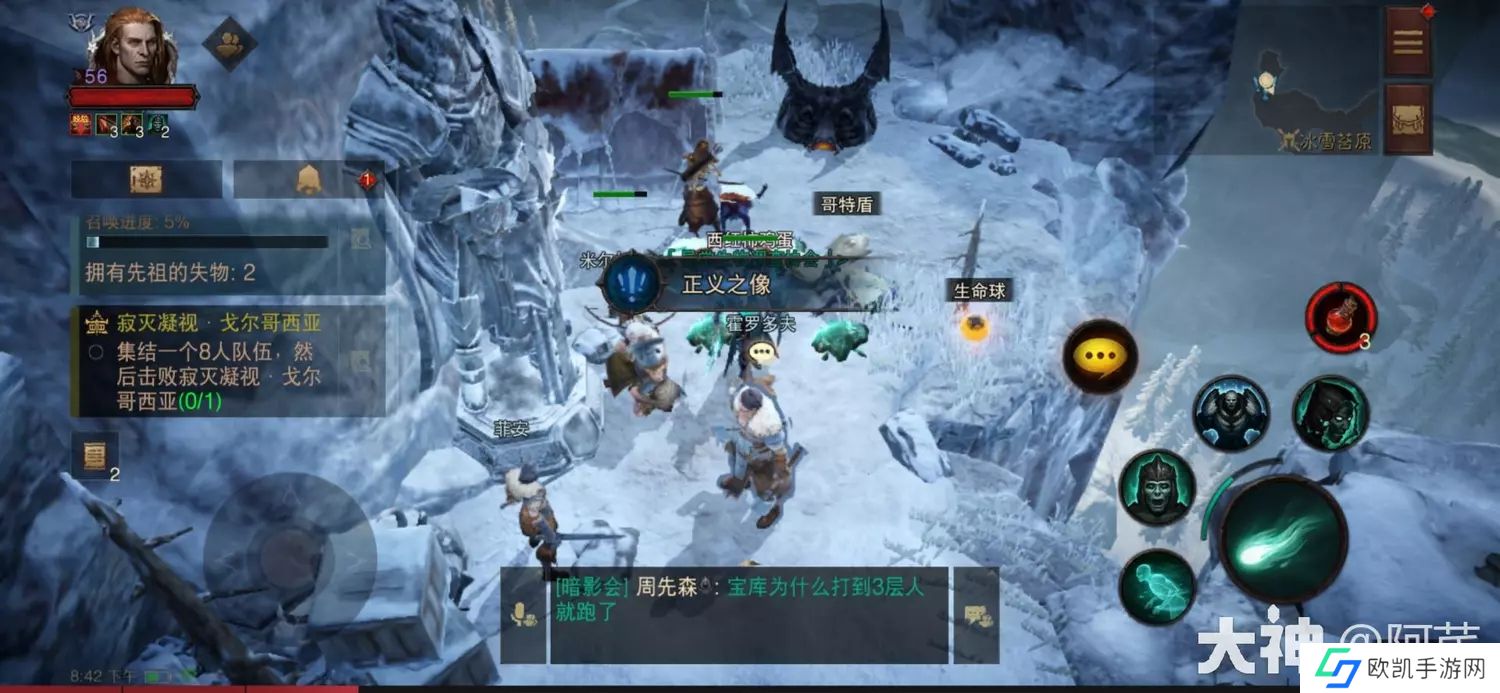
Task: Interact with the 正义之像 prompt
Action: pos(725,284)
